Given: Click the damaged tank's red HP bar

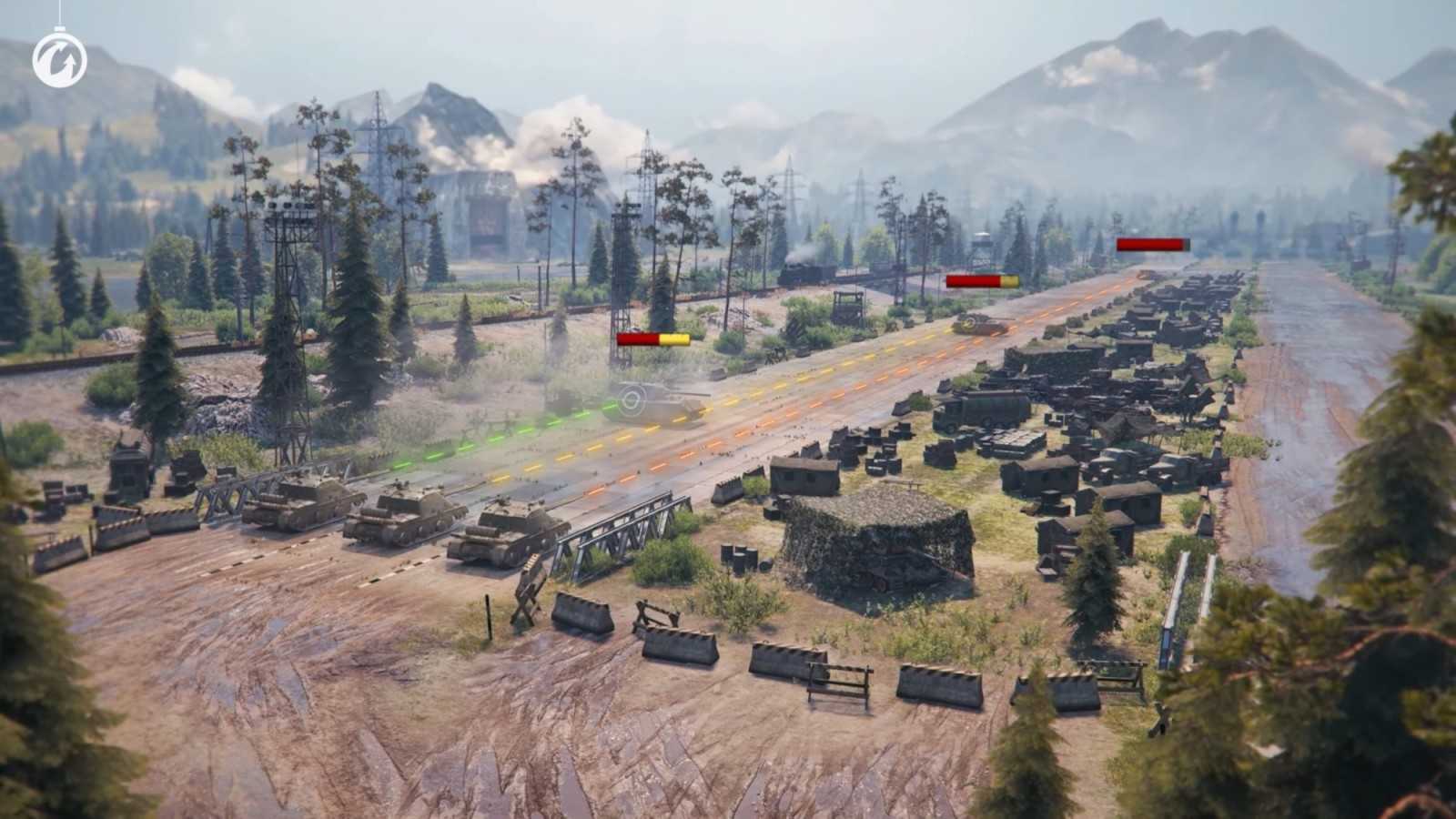Looking at the screenshot, I should coord(637,337).
